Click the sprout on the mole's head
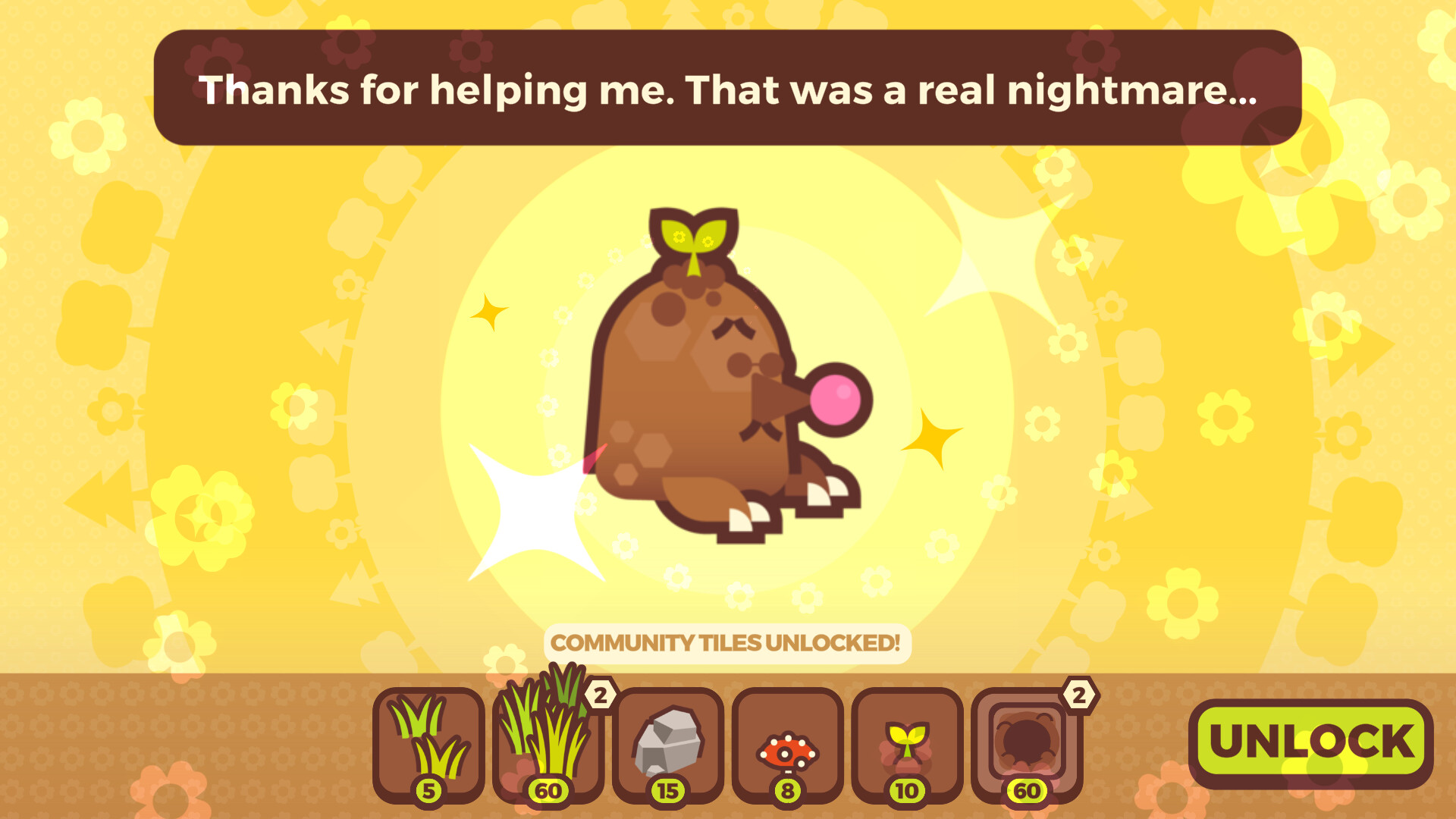This screenshot has height=819, width=1456. point(694,239)
